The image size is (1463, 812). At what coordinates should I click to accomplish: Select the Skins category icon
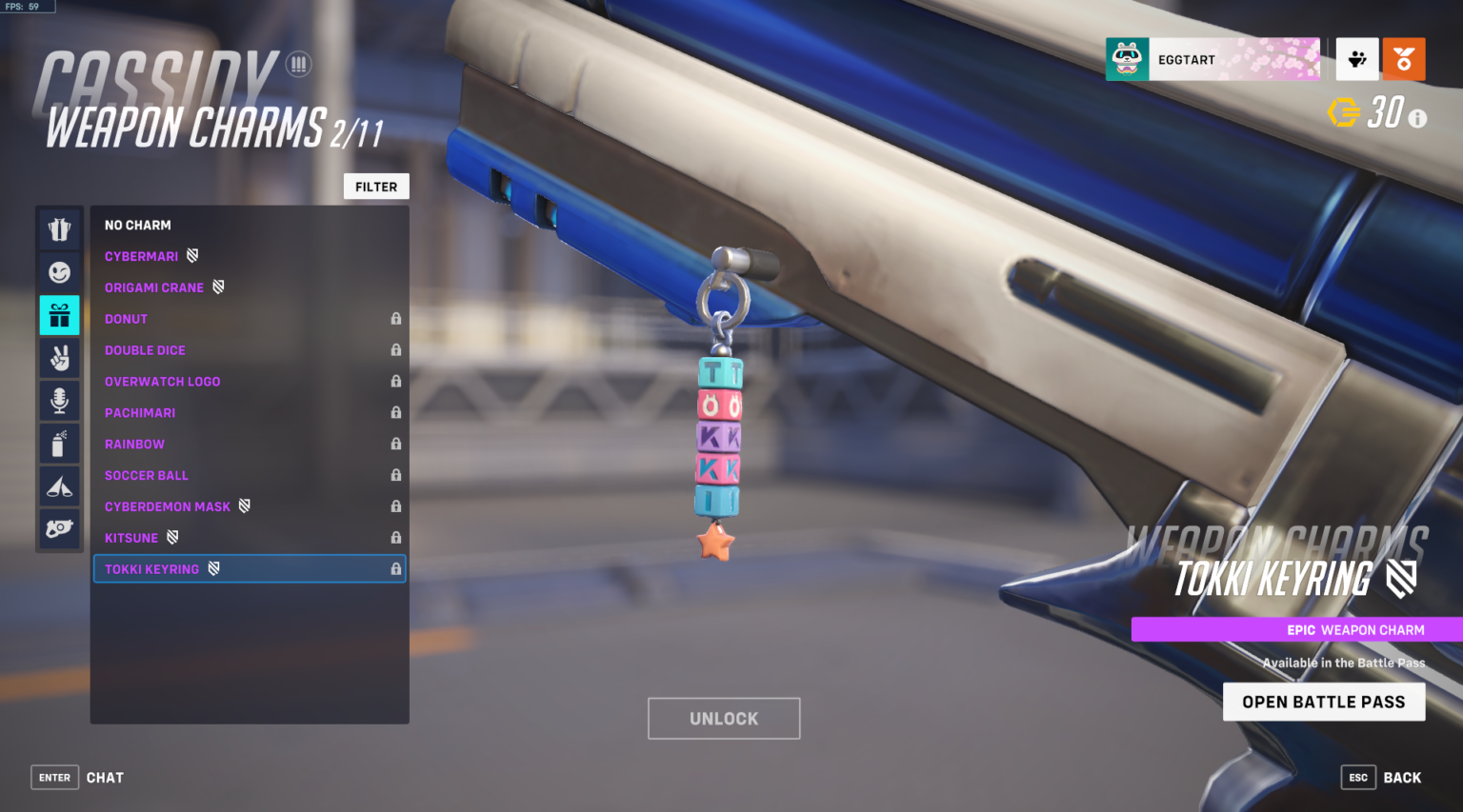click(59, 229)
